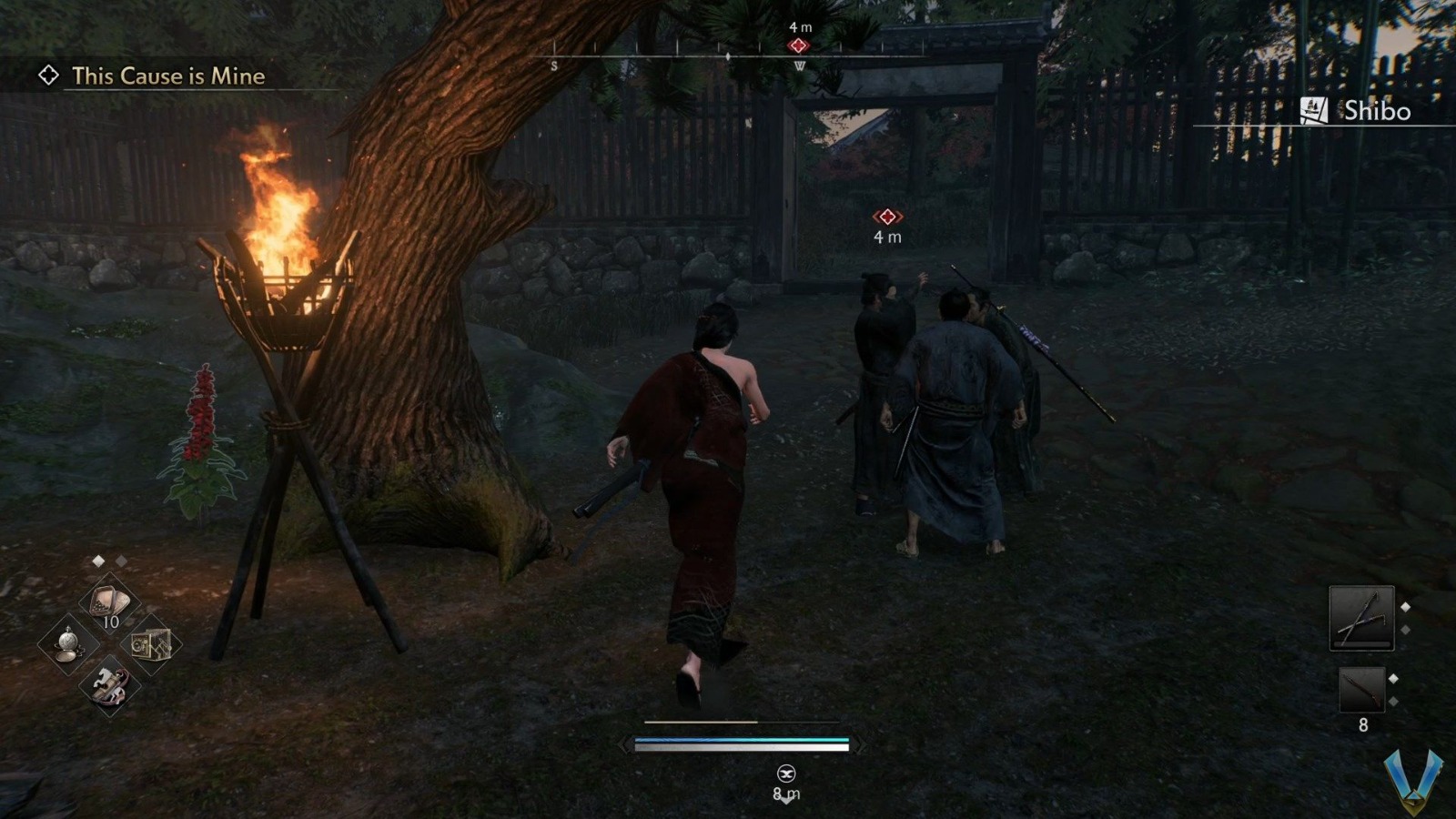Select the S marker on the compass bar
The width and height of the screenshot is (1456, 819).
[x=553, y=66]
